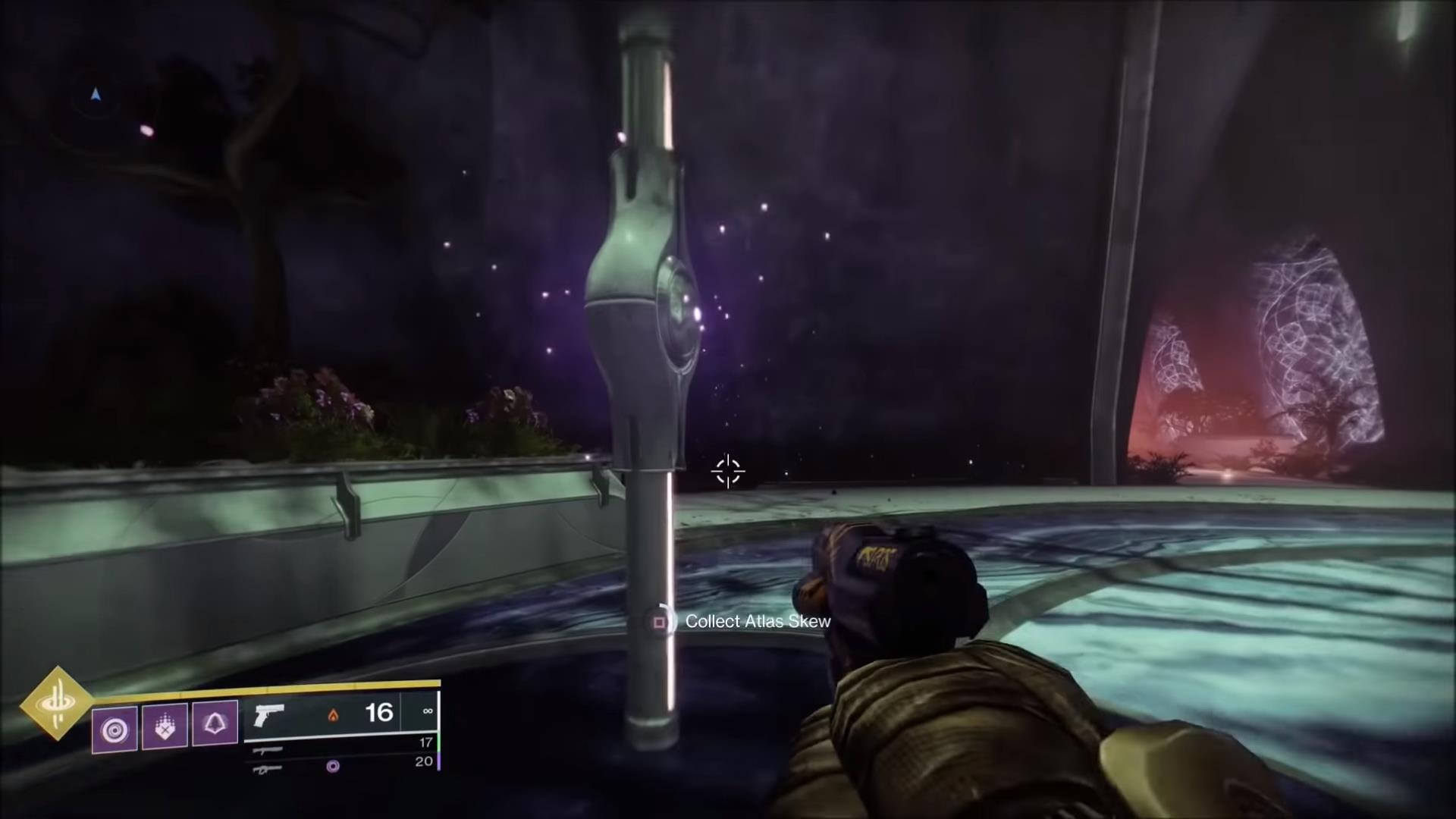Select the equipped sidearm weapon icon
Screen dimensions: 1456x819
tap(269, 714)
